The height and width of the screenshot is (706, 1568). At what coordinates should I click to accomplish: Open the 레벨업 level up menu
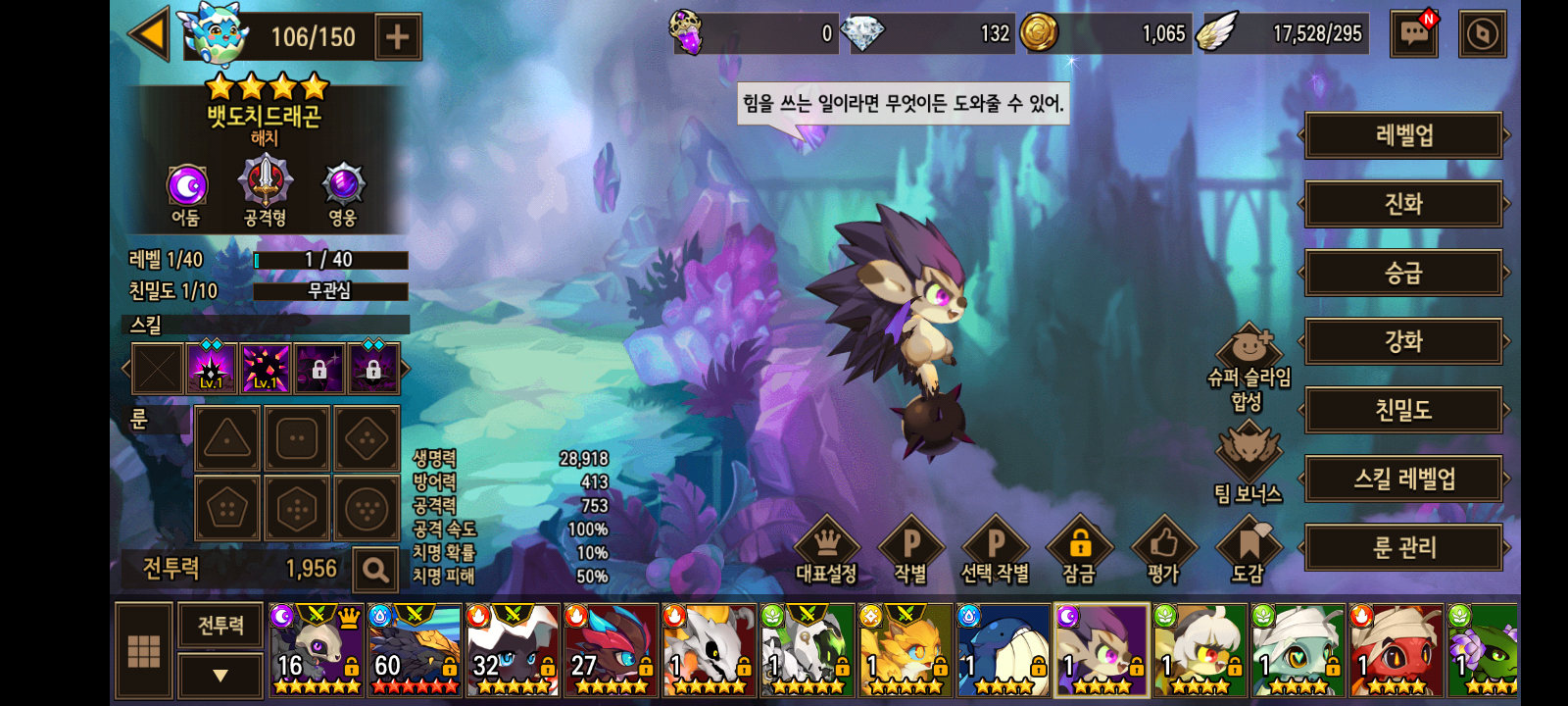click(1403, 135)
